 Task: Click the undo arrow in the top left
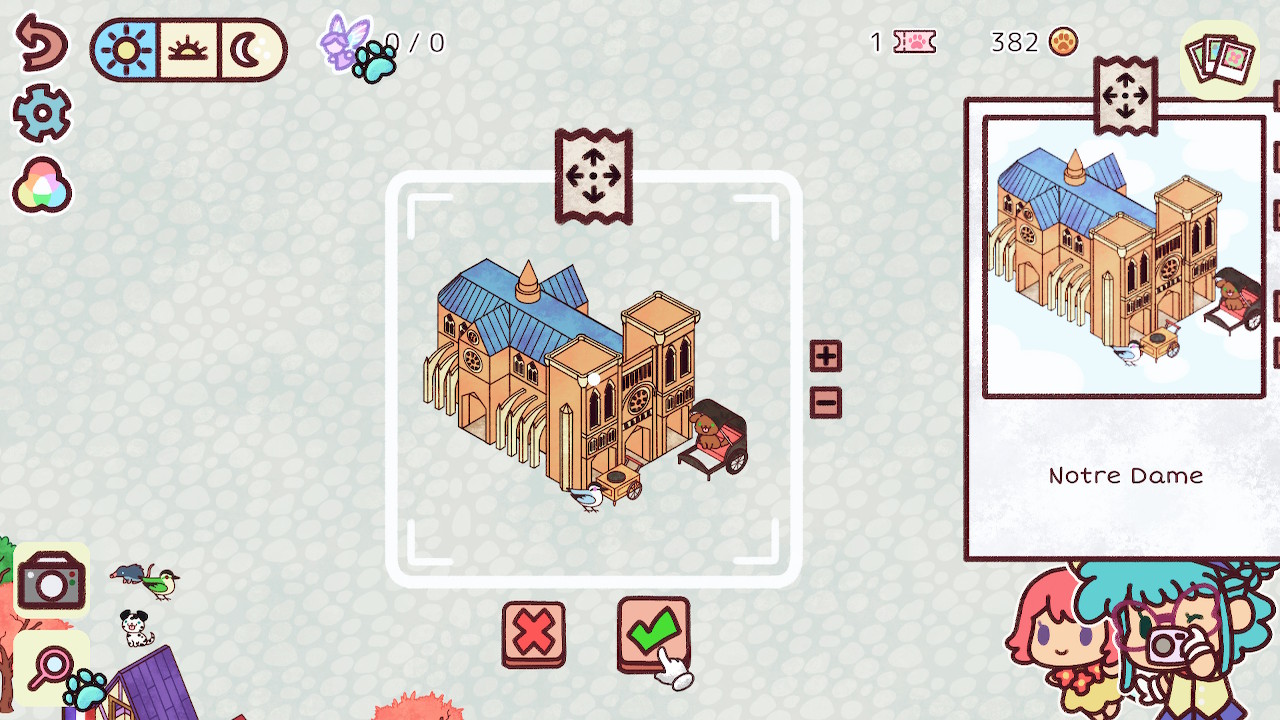click(42, 45)
